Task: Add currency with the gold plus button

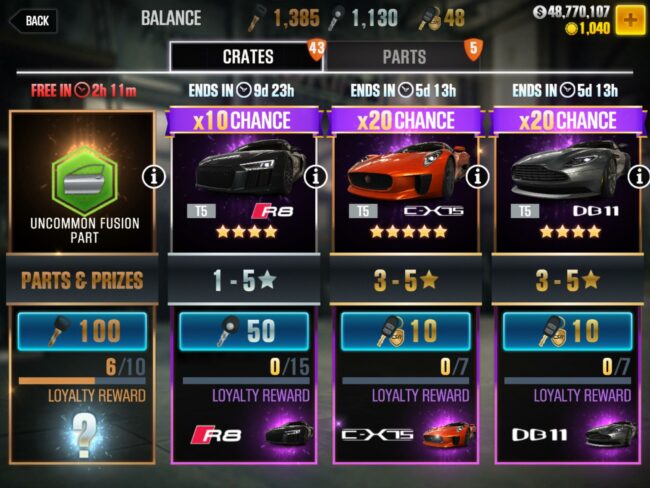Action: [630, 19]
